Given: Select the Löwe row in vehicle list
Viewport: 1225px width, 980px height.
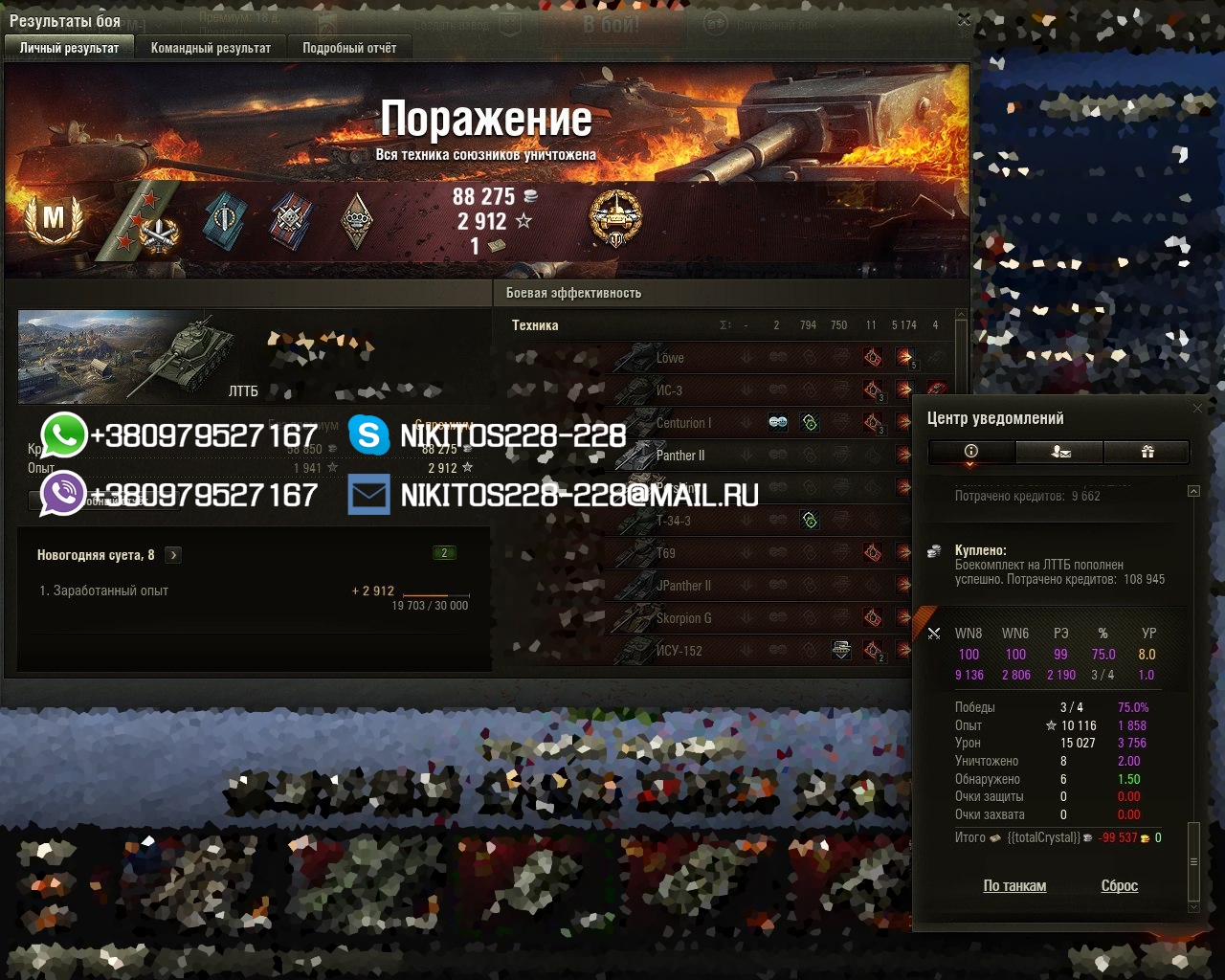Looking at the screenshot, I should click(x=670, y=358).
